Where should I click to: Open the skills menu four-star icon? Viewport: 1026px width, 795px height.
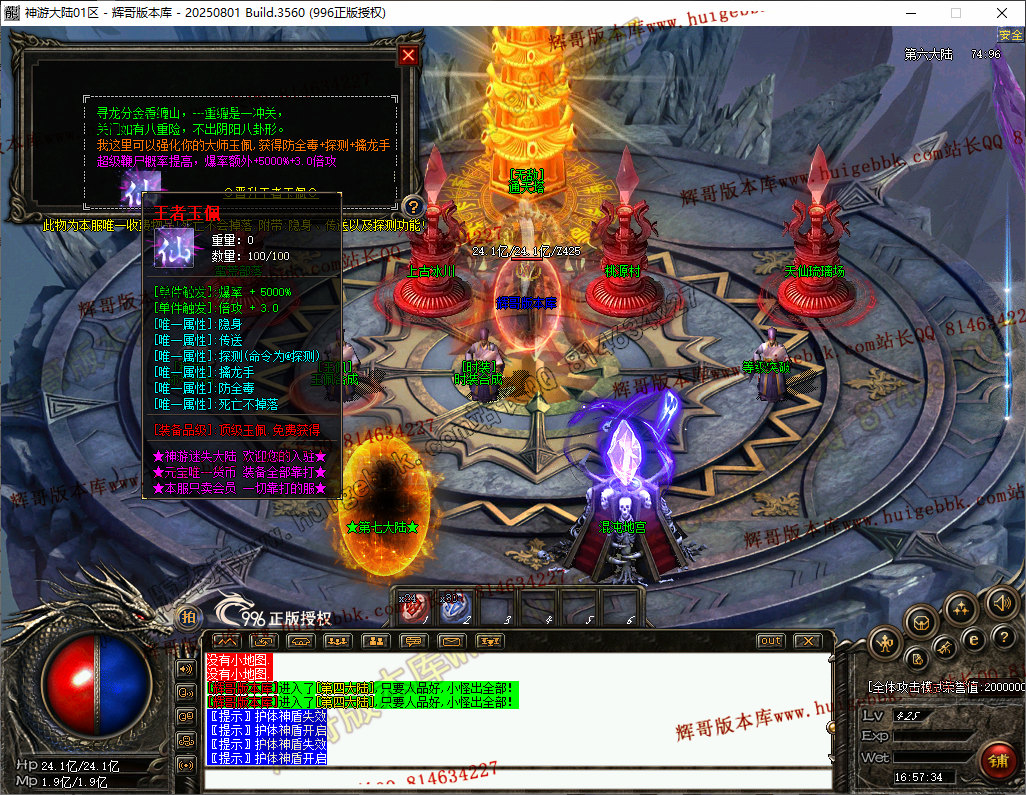point(961,607)
